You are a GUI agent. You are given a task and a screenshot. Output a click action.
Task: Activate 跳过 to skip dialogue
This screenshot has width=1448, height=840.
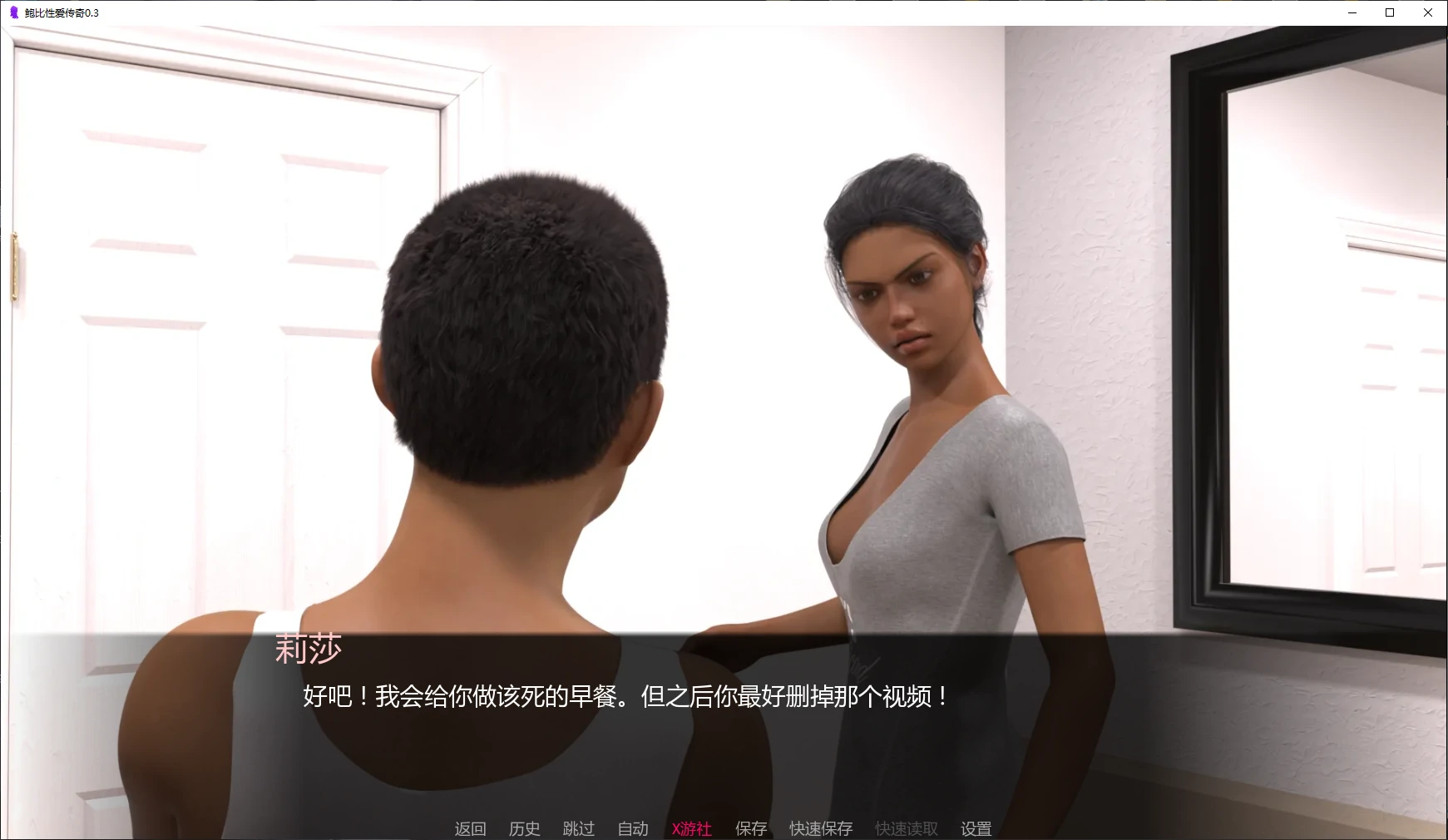coord(579,828)
